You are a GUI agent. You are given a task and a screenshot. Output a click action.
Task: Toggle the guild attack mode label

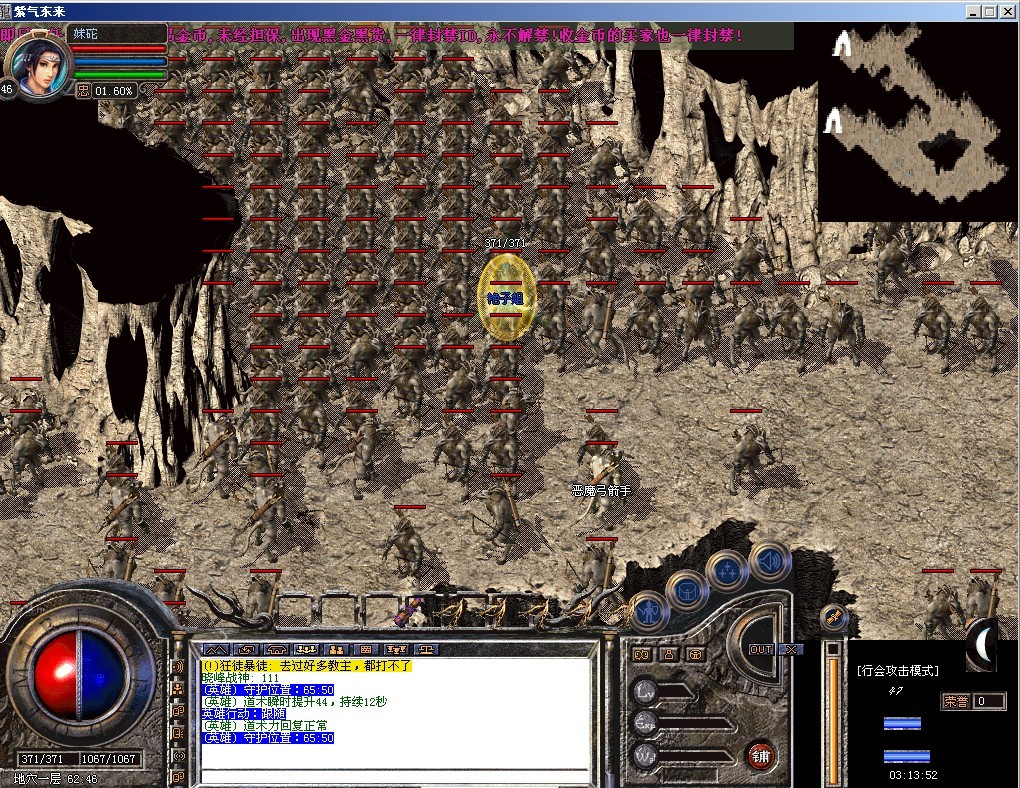pyautogui.click(x=897, y=670)
